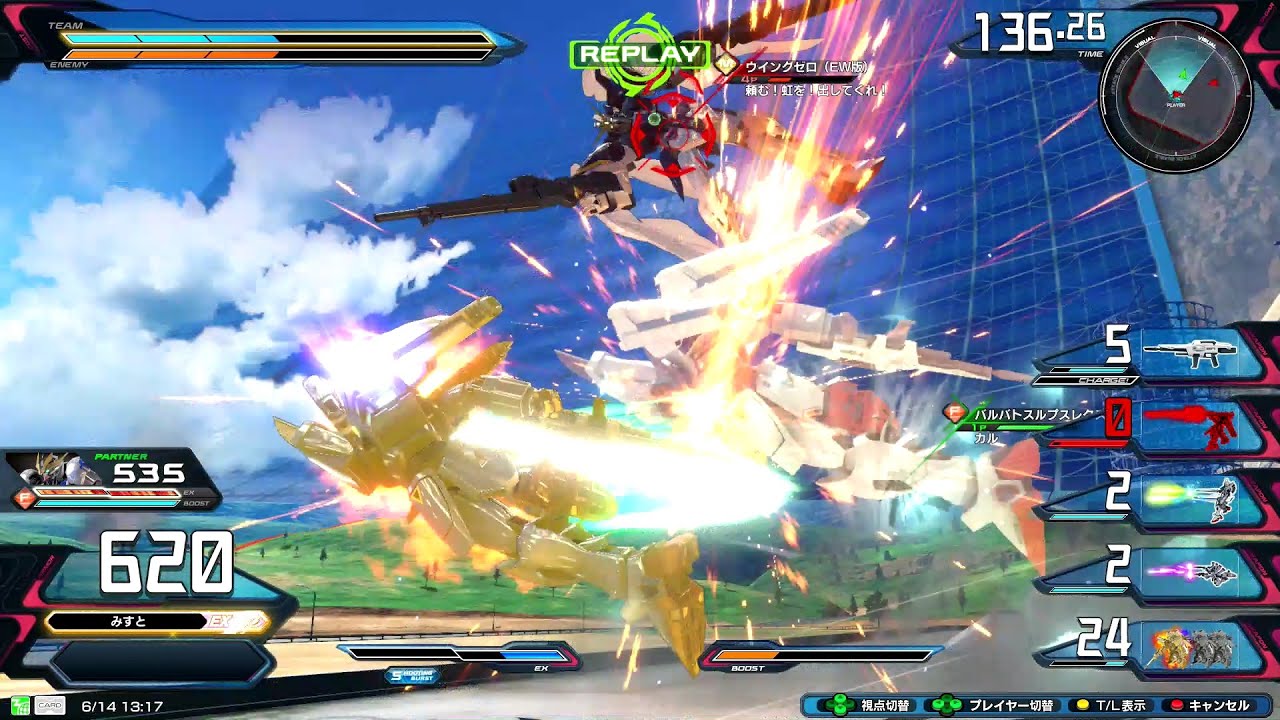
Task: Click the partner mobile suit portrait
Action: (x=45, y=472)
